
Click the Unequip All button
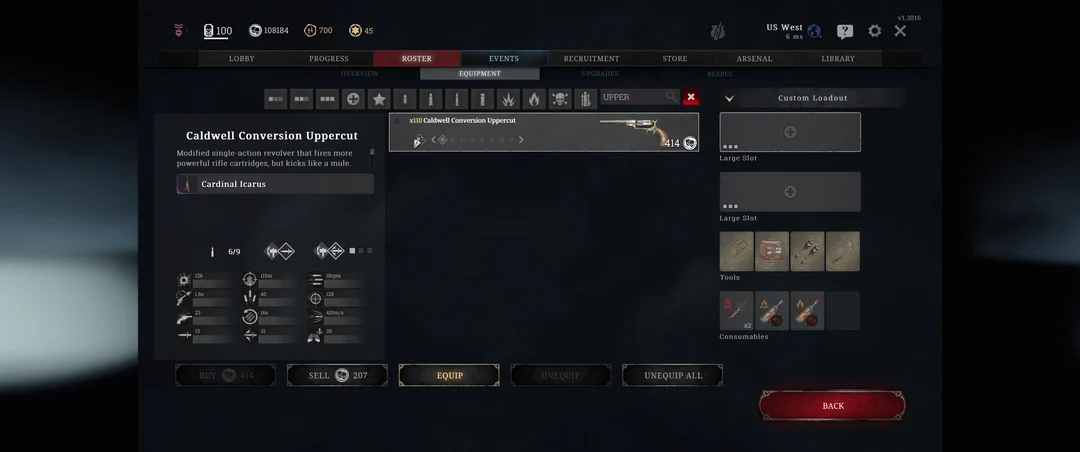pos(672,375)
